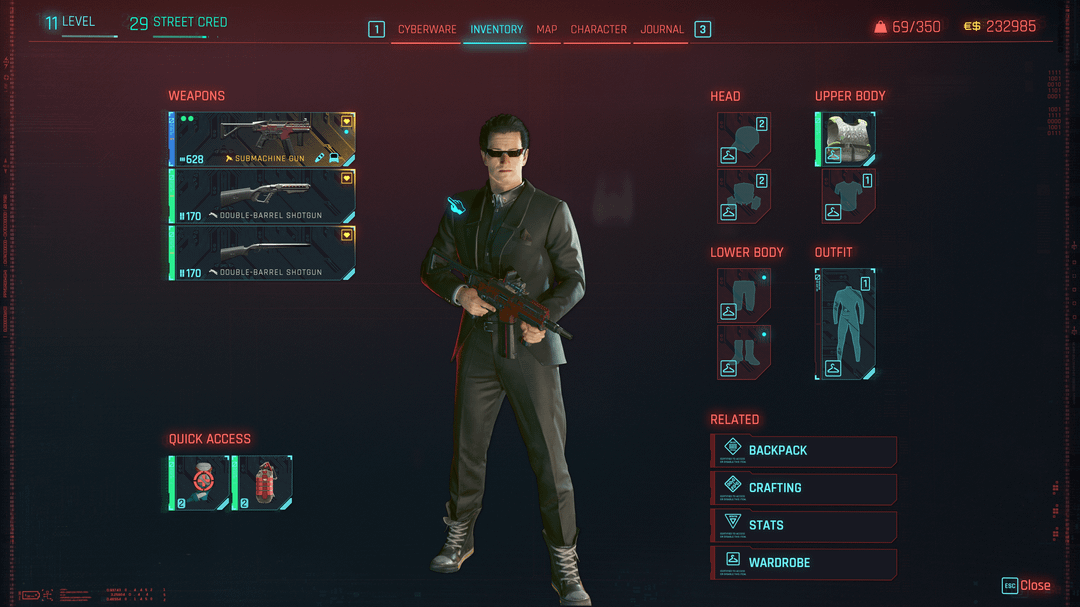Open the Wardrobe
Image resolution: width=1080 pixels, height=607 pixels.
[804, 563]
